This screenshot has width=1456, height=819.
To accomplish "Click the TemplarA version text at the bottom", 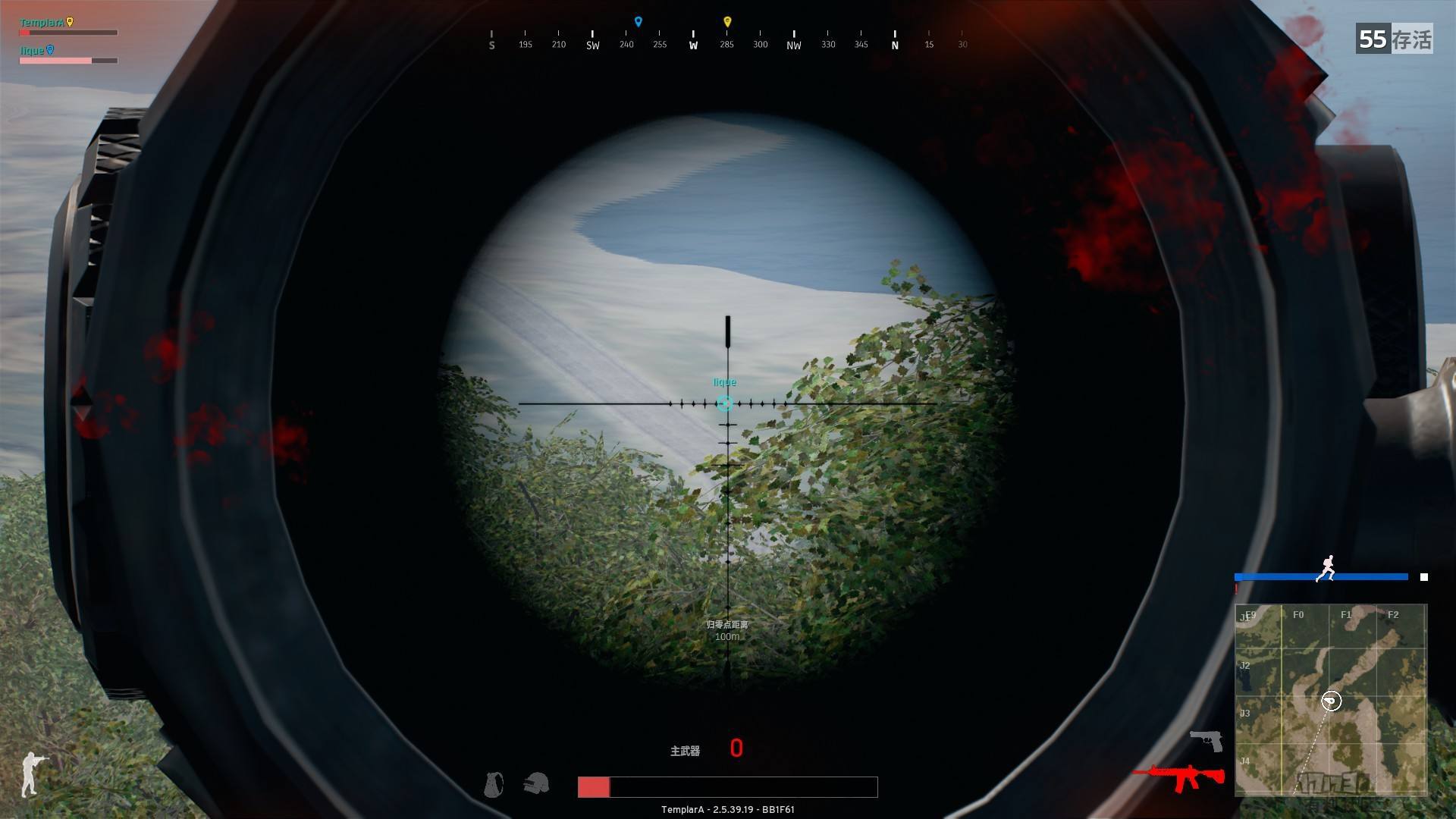I will [727, 809].
